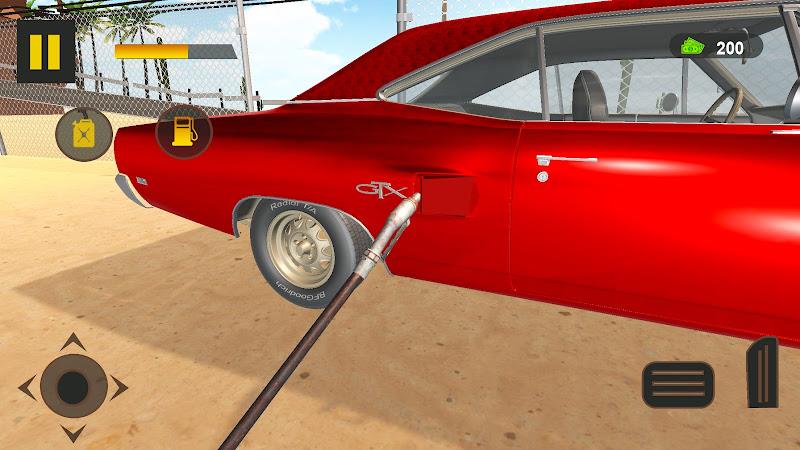Pause the game with the yellow button

[45, 51]
